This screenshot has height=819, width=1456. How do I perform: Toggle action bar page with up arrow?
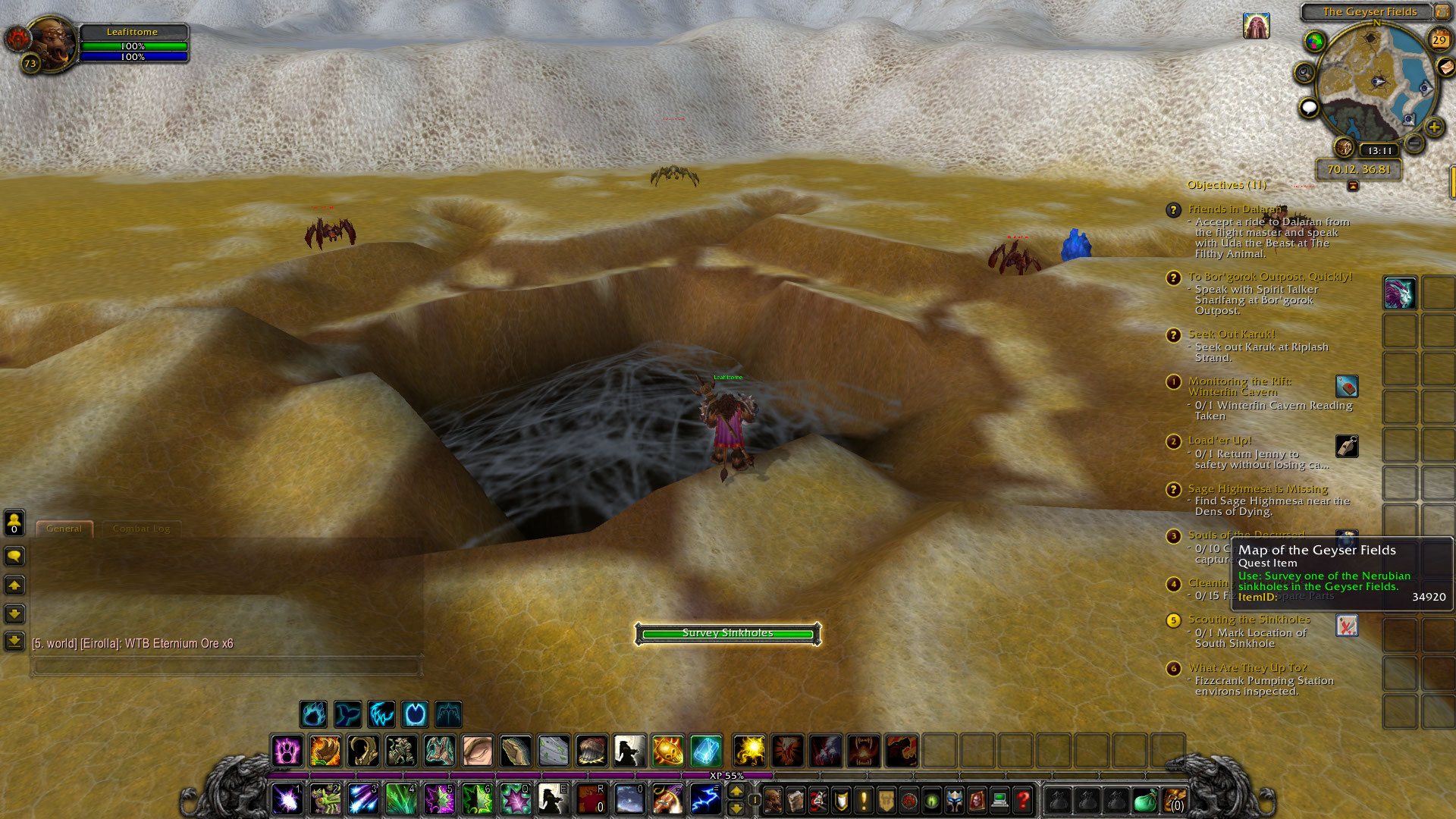737,792
